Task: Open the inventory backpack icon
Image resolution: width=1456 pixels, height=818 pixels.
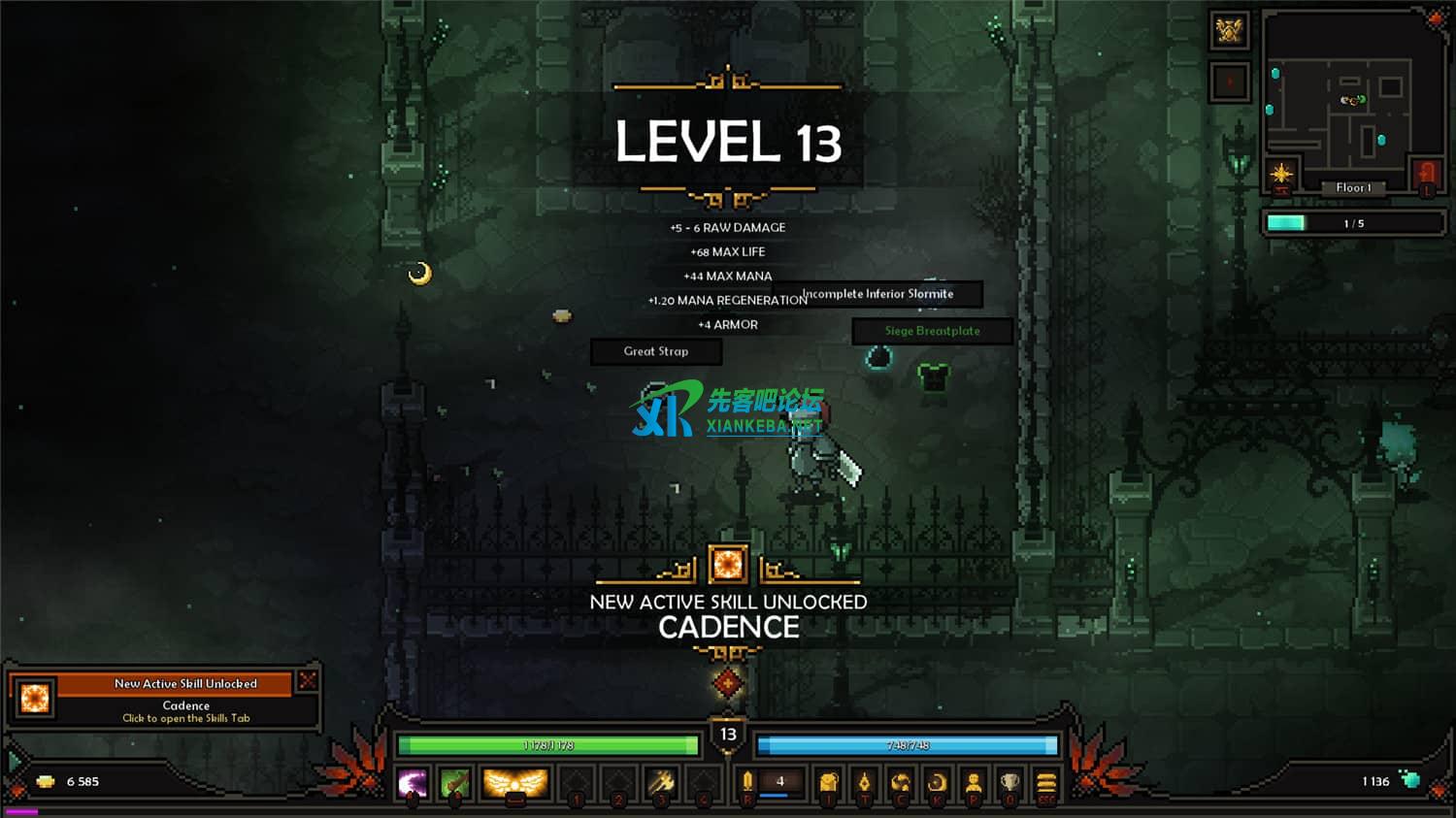Action: click(828, 782)
